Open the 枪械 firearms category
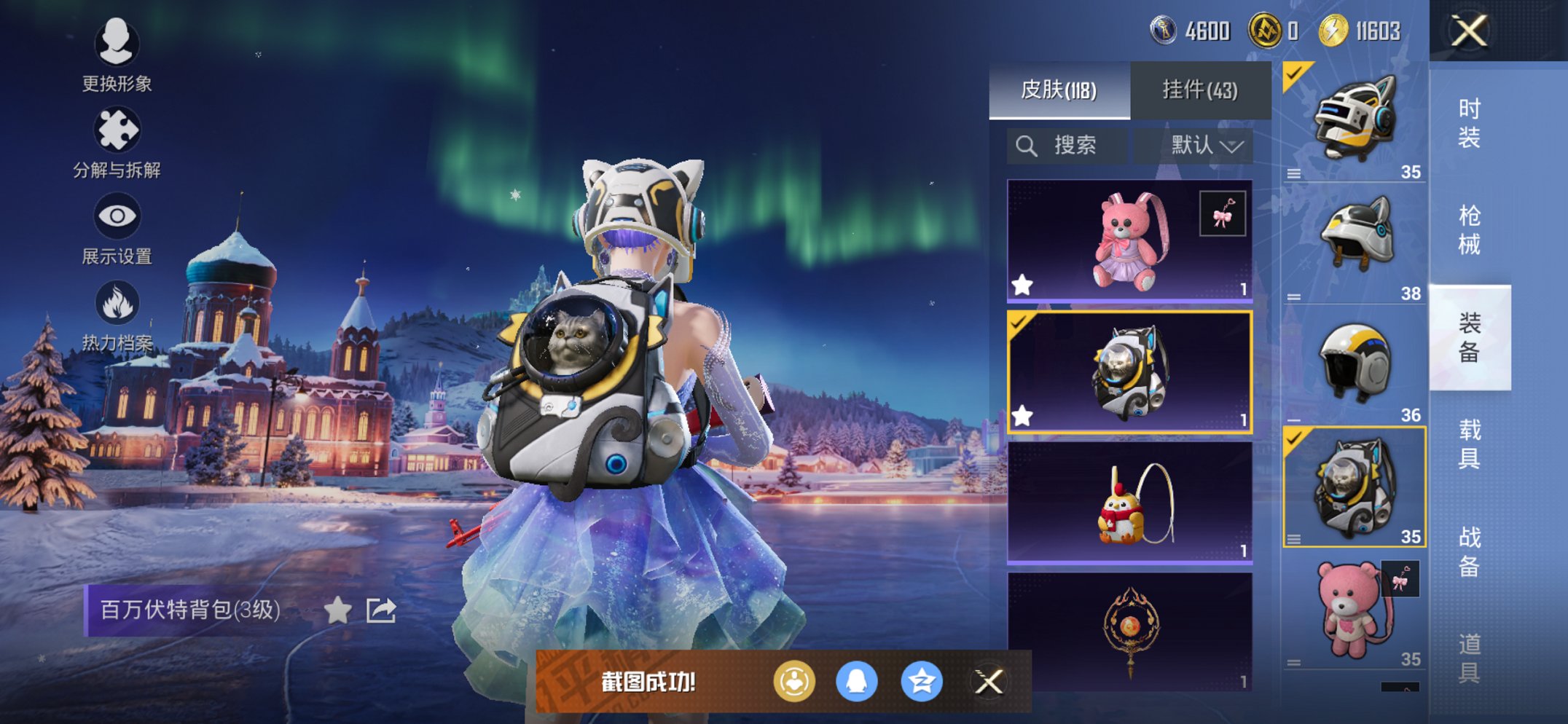1568x724 pixels. tap(1469, 230)
